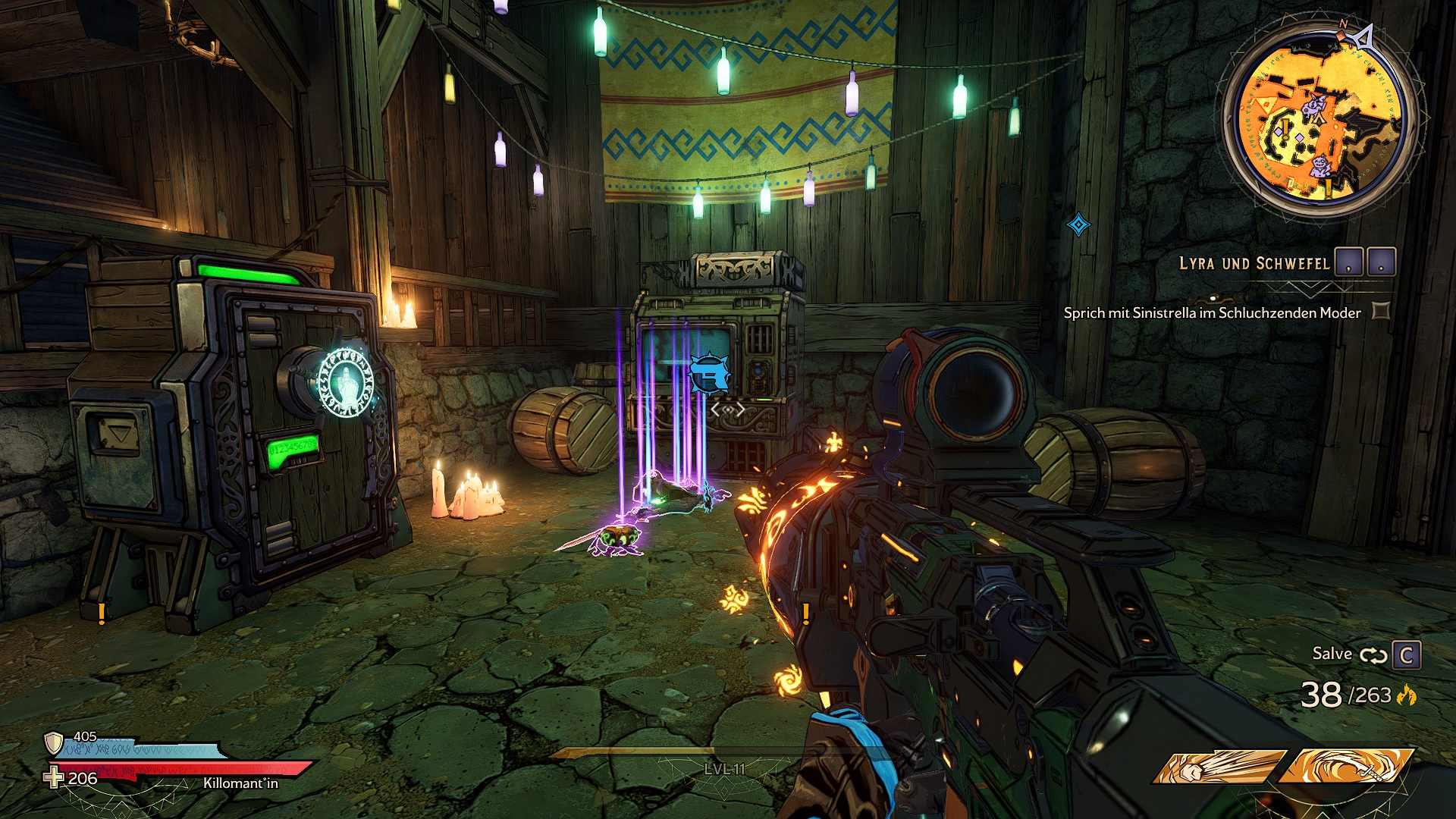Toggle the Salve fire mode arrows icon

pos(1373,655)
